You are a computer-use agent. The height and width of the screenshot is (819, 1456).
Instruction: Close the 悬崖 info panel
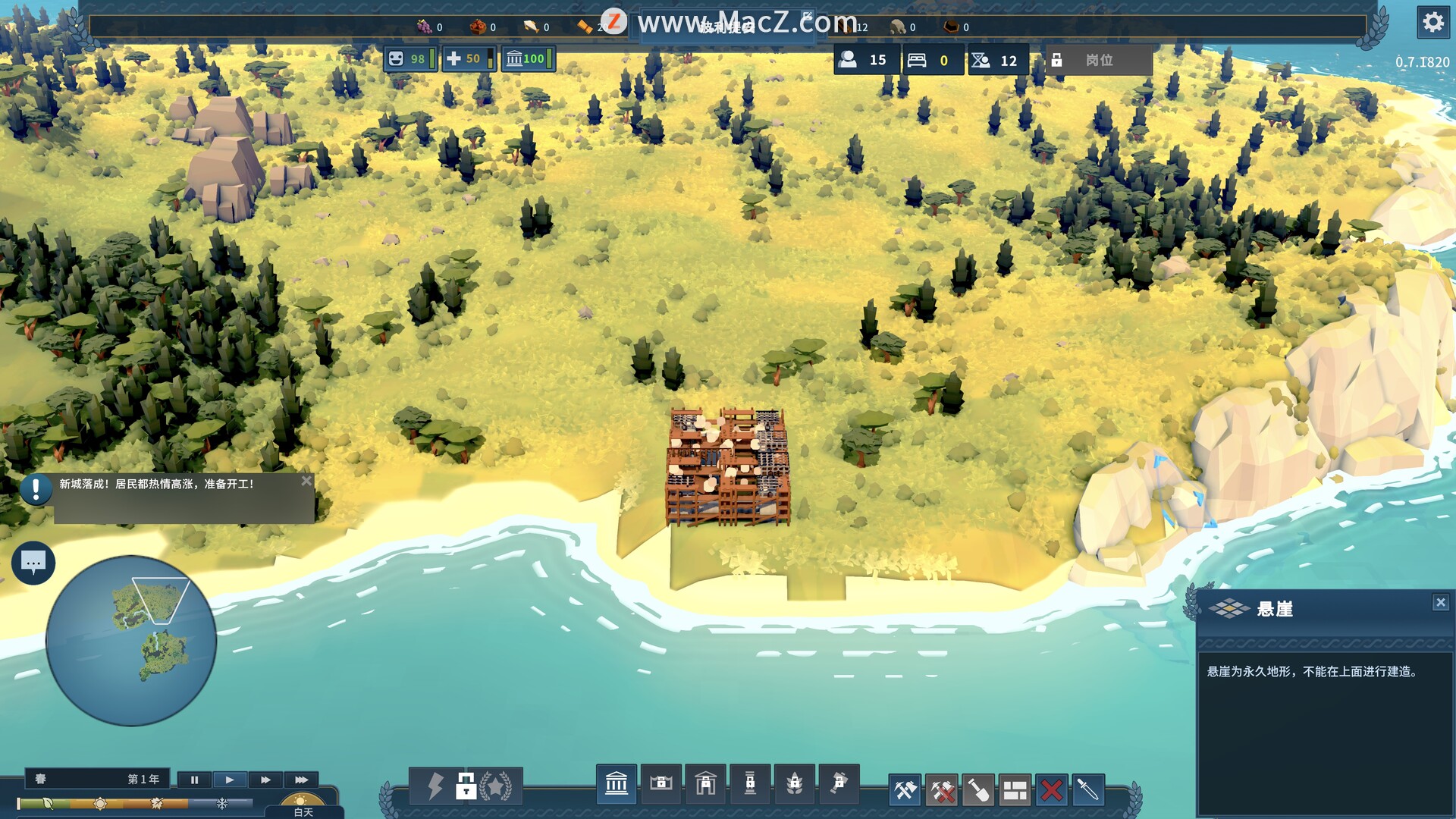pyautogui.click(x=1441, y=602)
